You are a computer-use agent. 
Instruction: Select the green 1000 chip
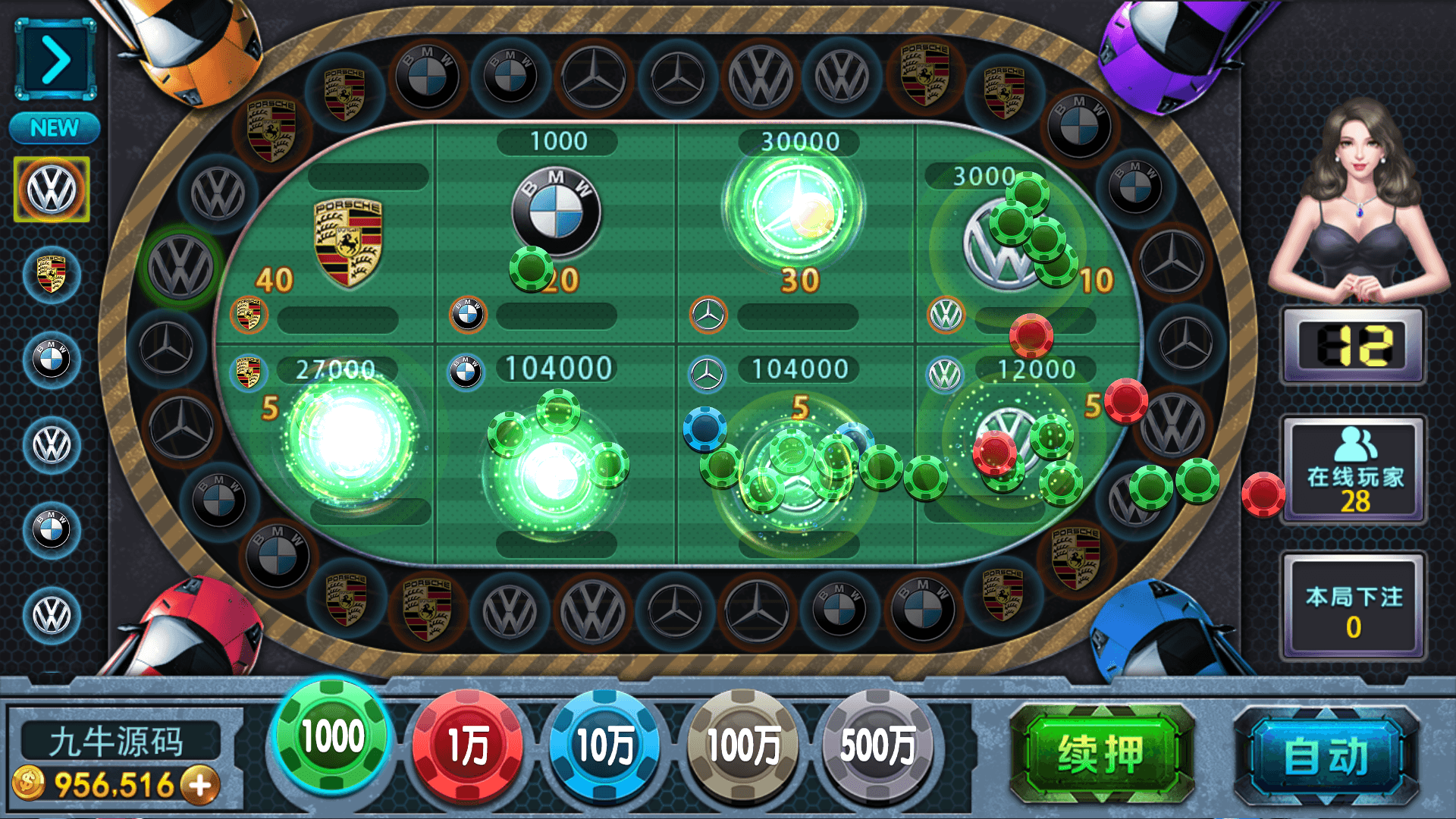click(332, 736)
